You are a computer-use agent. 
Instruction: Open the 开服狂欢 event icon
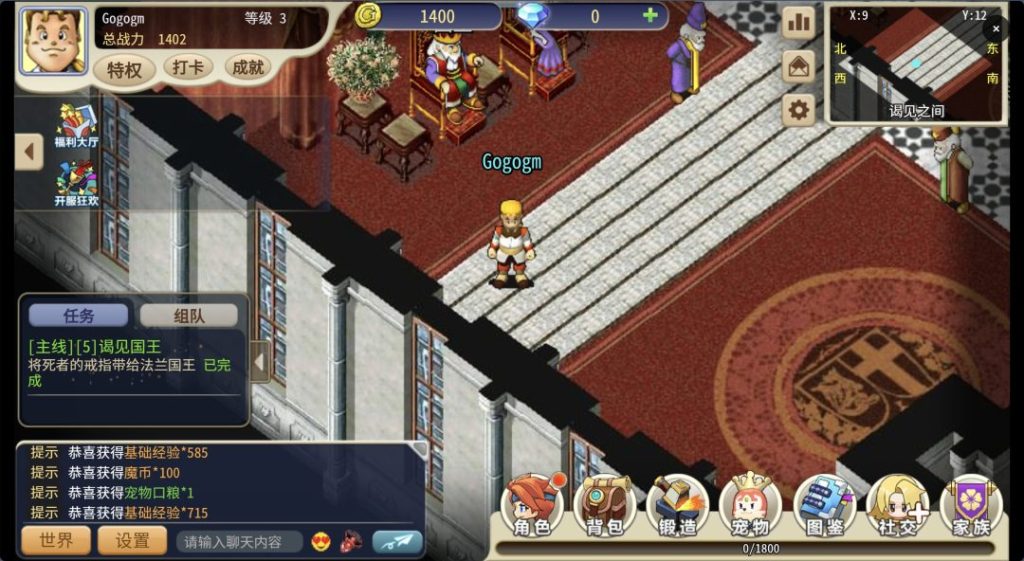(76, 183)
